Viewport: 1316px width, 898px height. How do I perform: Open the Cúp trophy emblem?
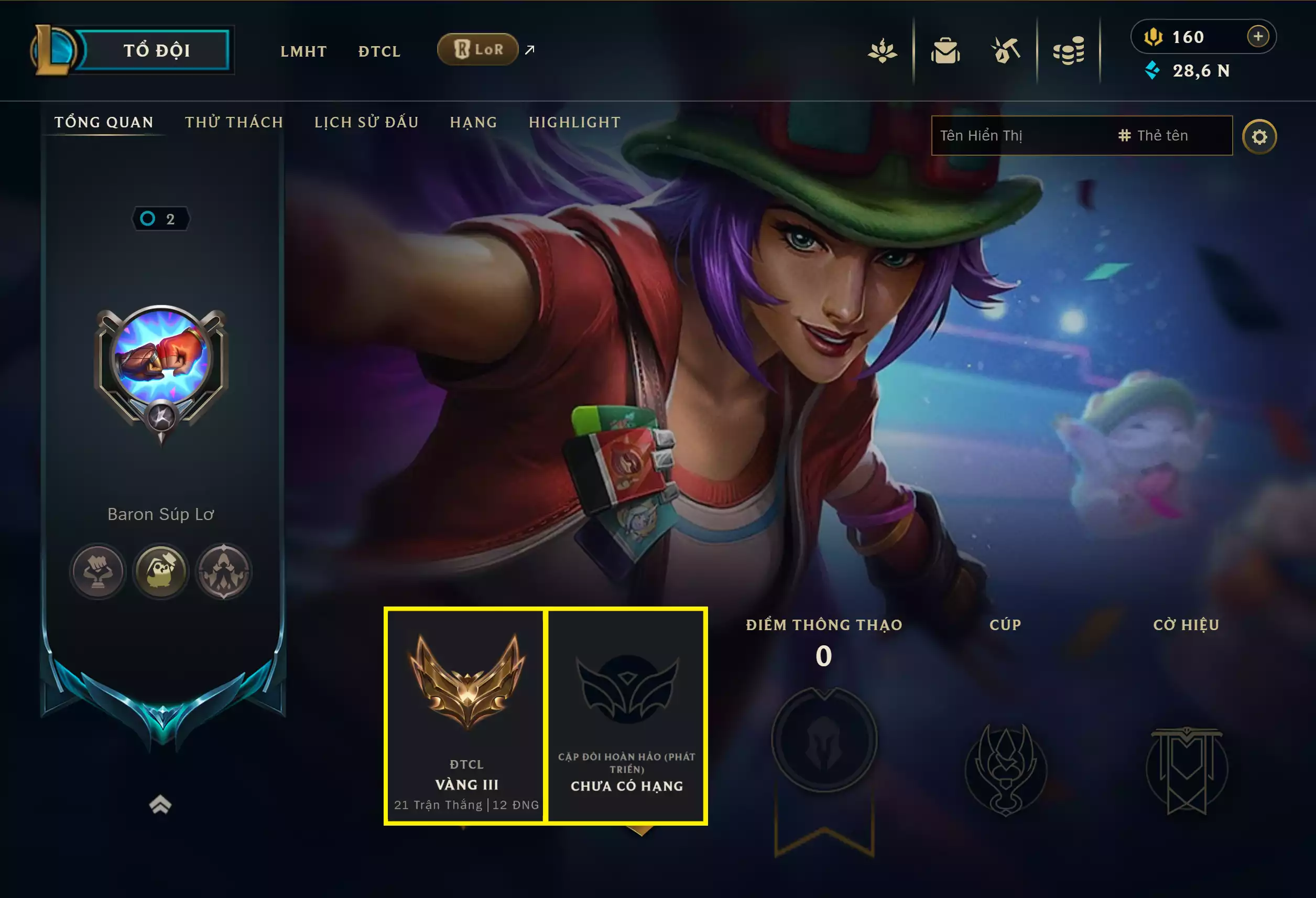[1005, 767]
